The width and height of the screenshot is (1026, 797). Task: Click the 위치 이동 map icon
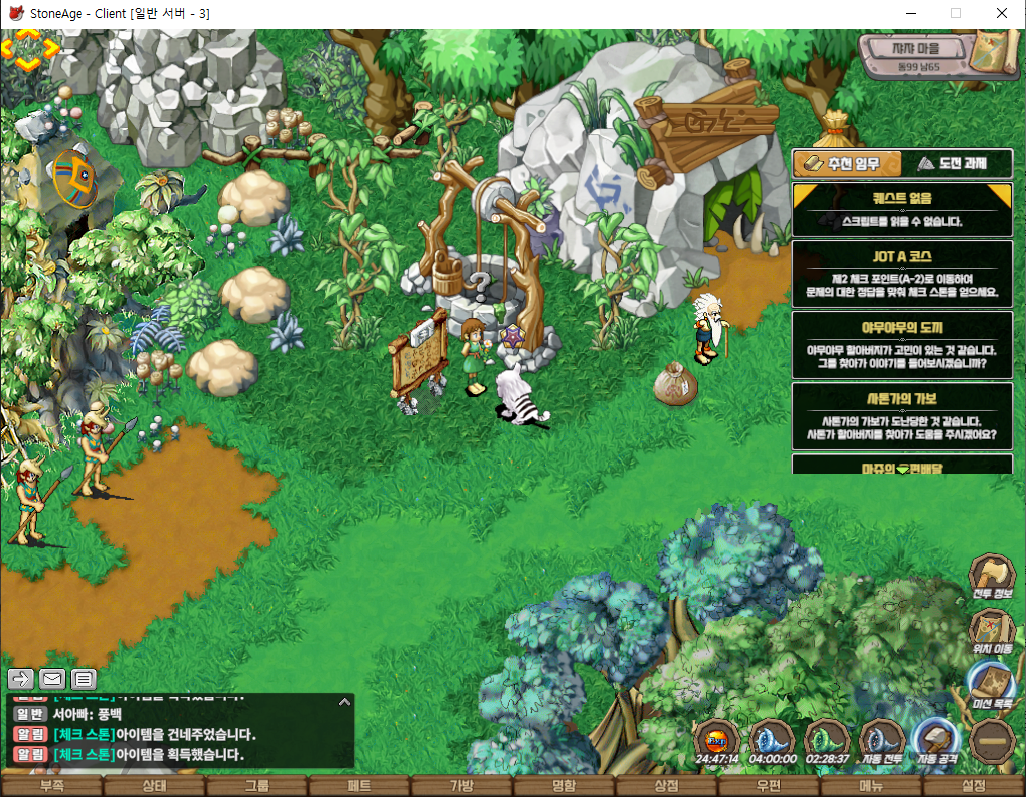pyautogui.click(x=991, y=630)
